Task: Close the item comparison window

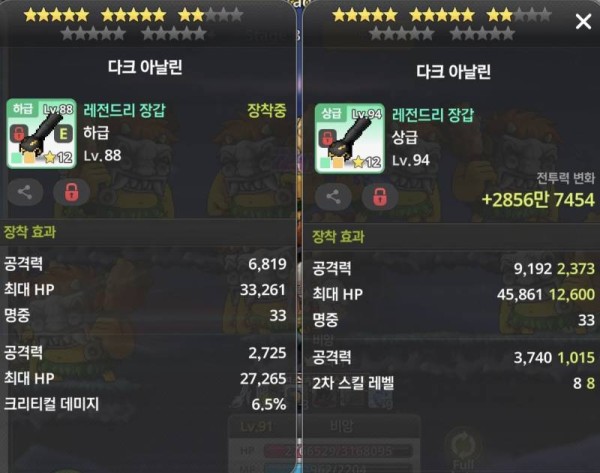Action: (x=583, y=22)
